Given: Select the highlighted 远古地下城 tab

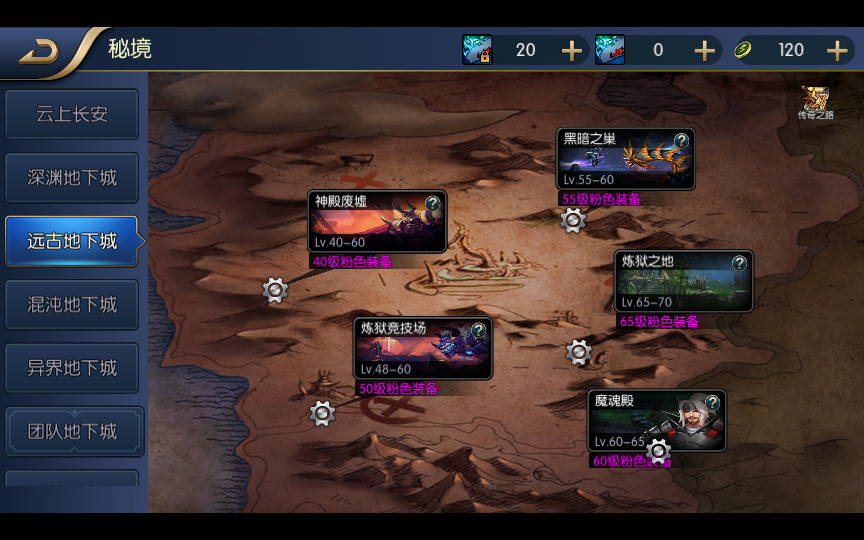Looking at the screenshot, I should 72,241.
